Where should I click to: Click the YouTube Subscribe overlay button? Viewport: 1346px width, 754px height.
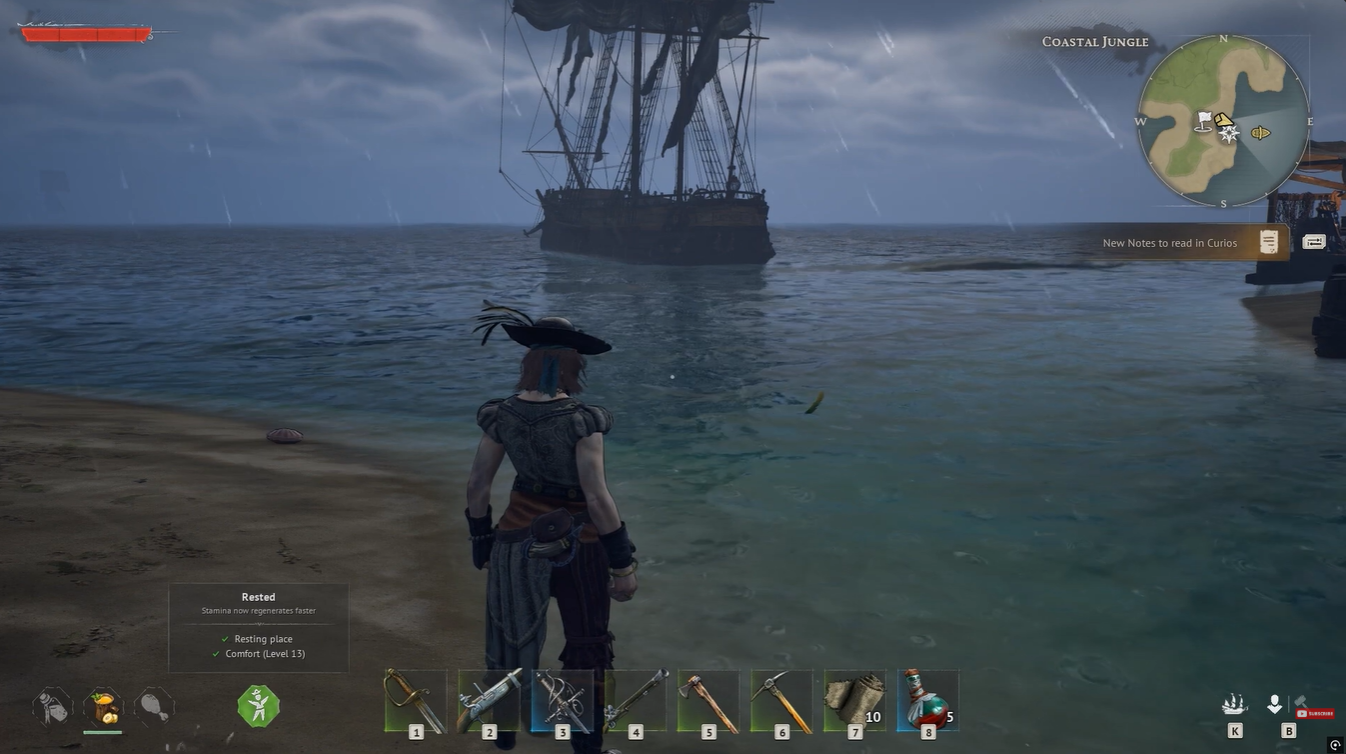tap(1315, 713)
